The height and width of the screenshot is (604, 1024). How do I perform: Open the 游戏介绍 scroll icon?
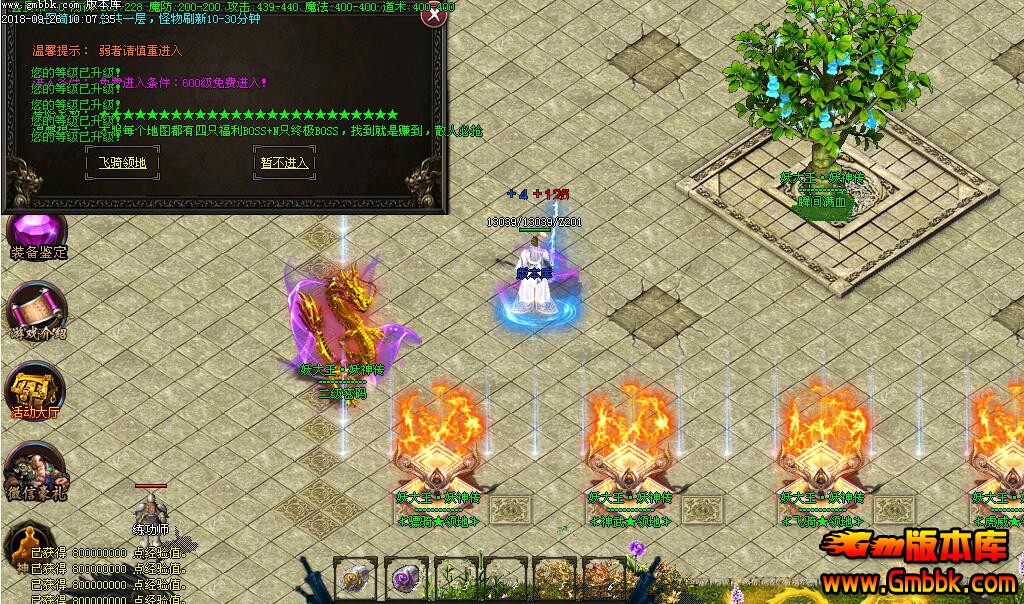click(37, 310)
